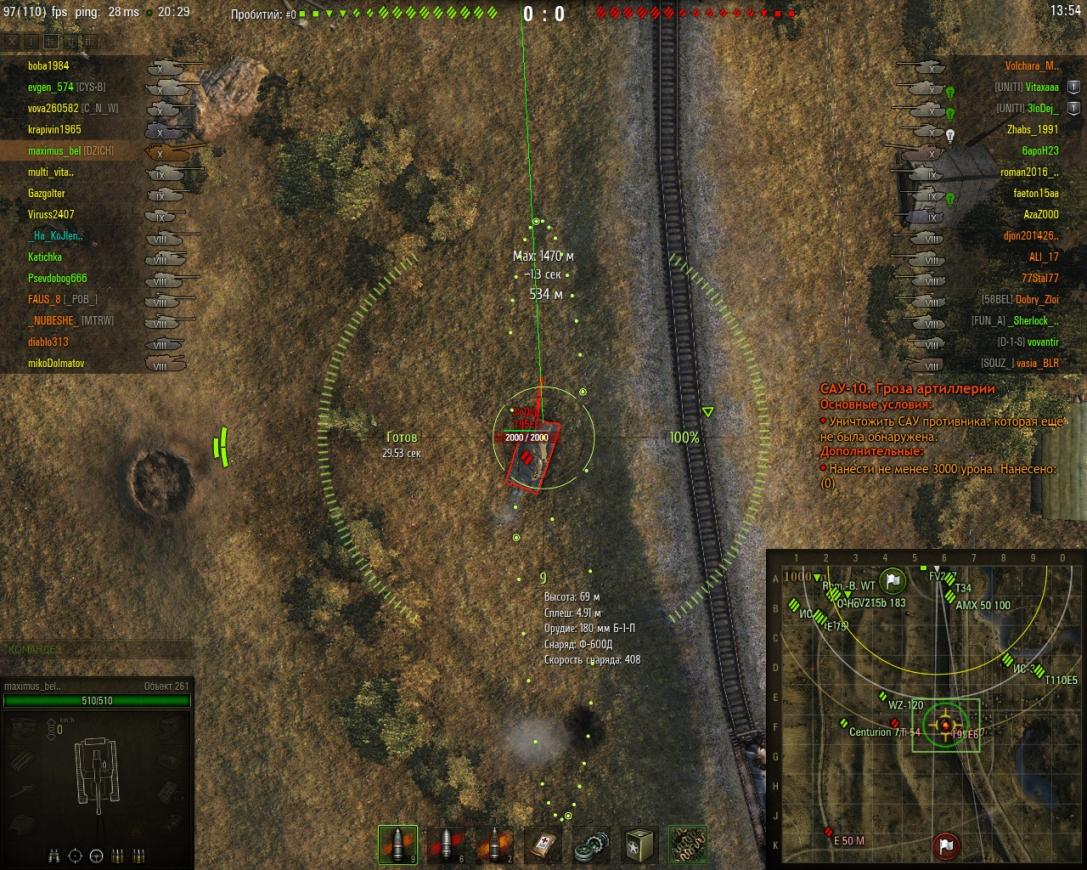This screenshot has height=870, width=1087.
Task: Ping the allied green base flag on minimap
Action: point(893,578)
